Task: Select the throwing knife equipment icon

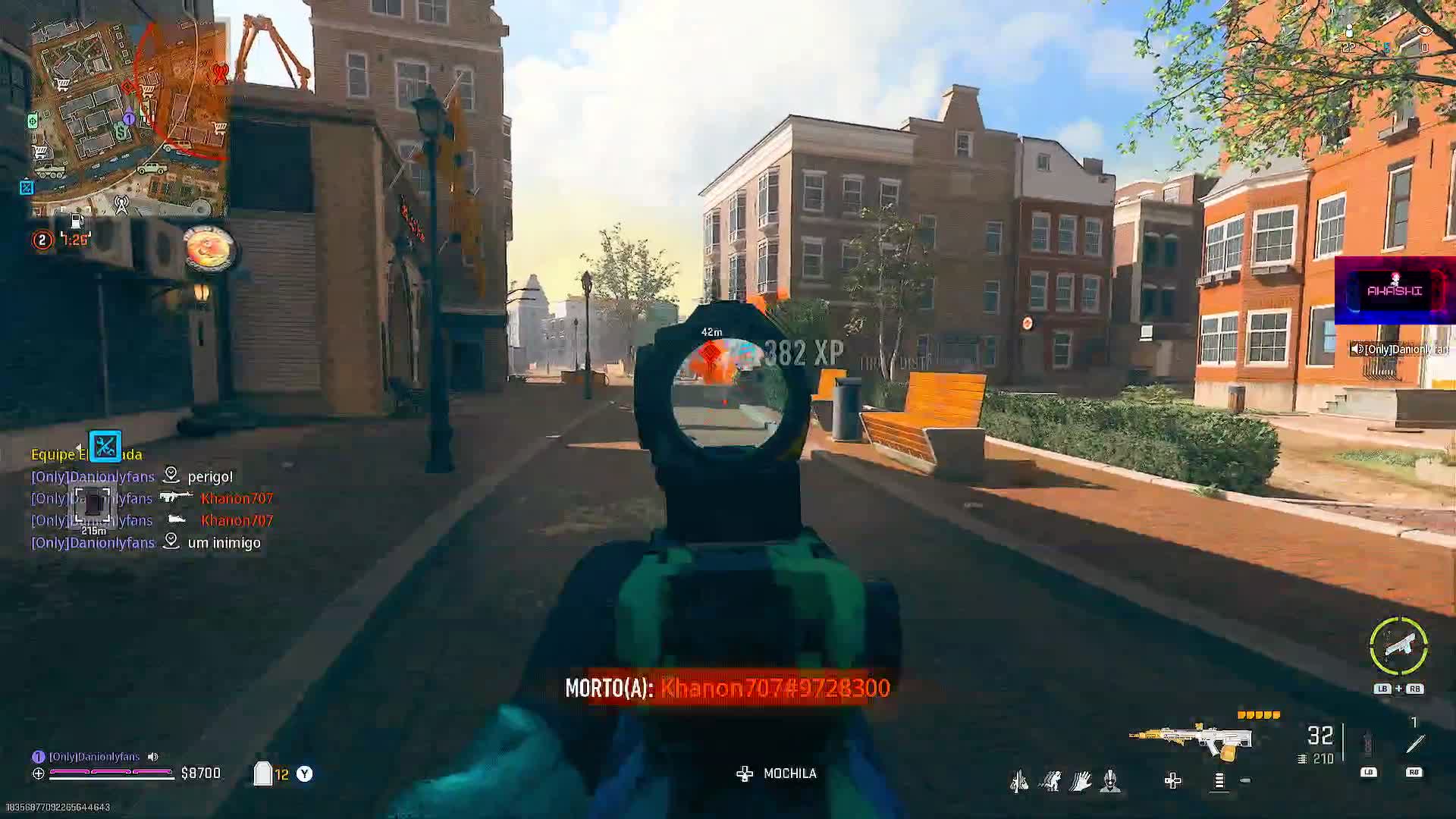Action: (x=1414, y=744)
